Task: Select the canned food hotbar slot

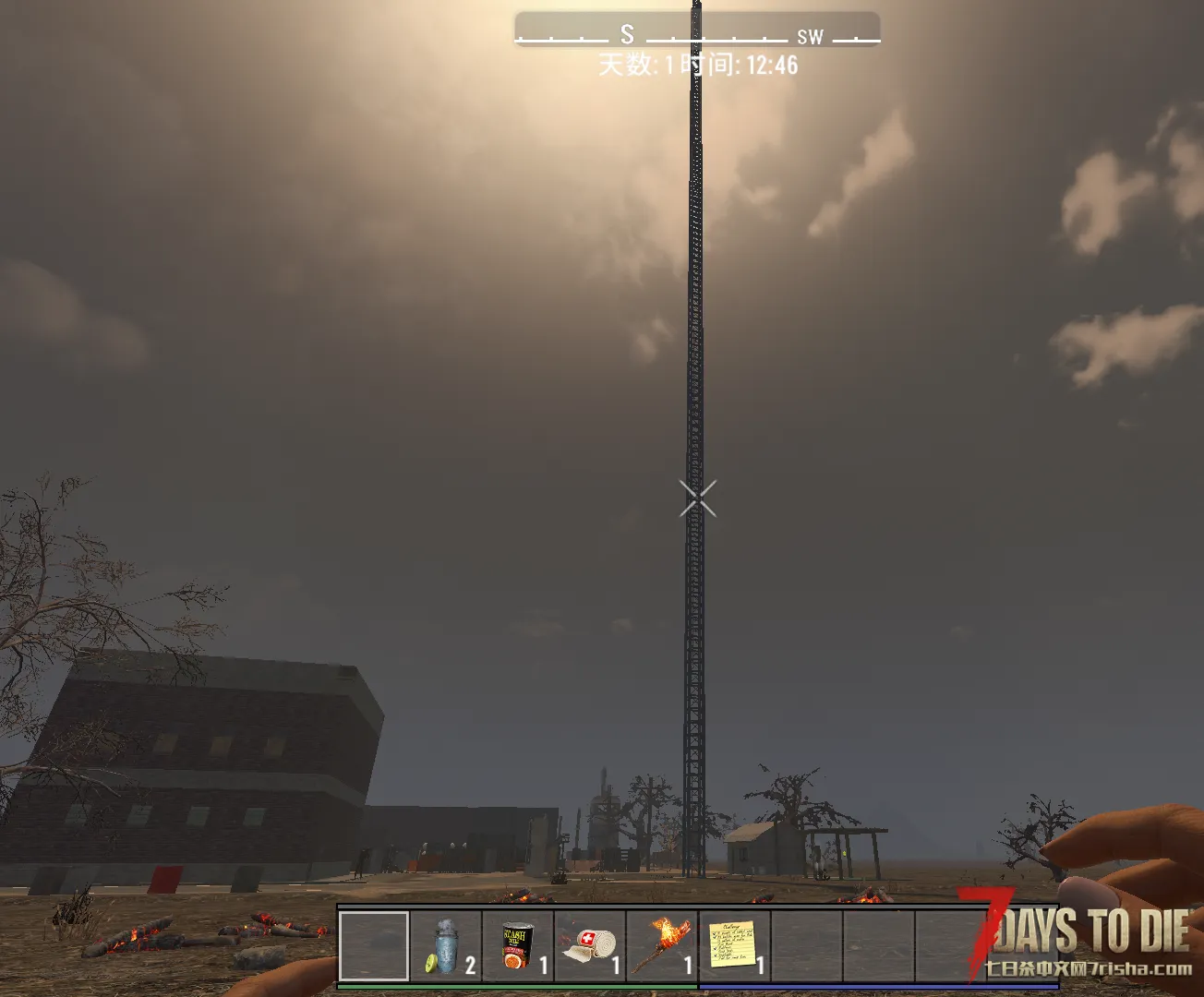Action: click(518, 946)
